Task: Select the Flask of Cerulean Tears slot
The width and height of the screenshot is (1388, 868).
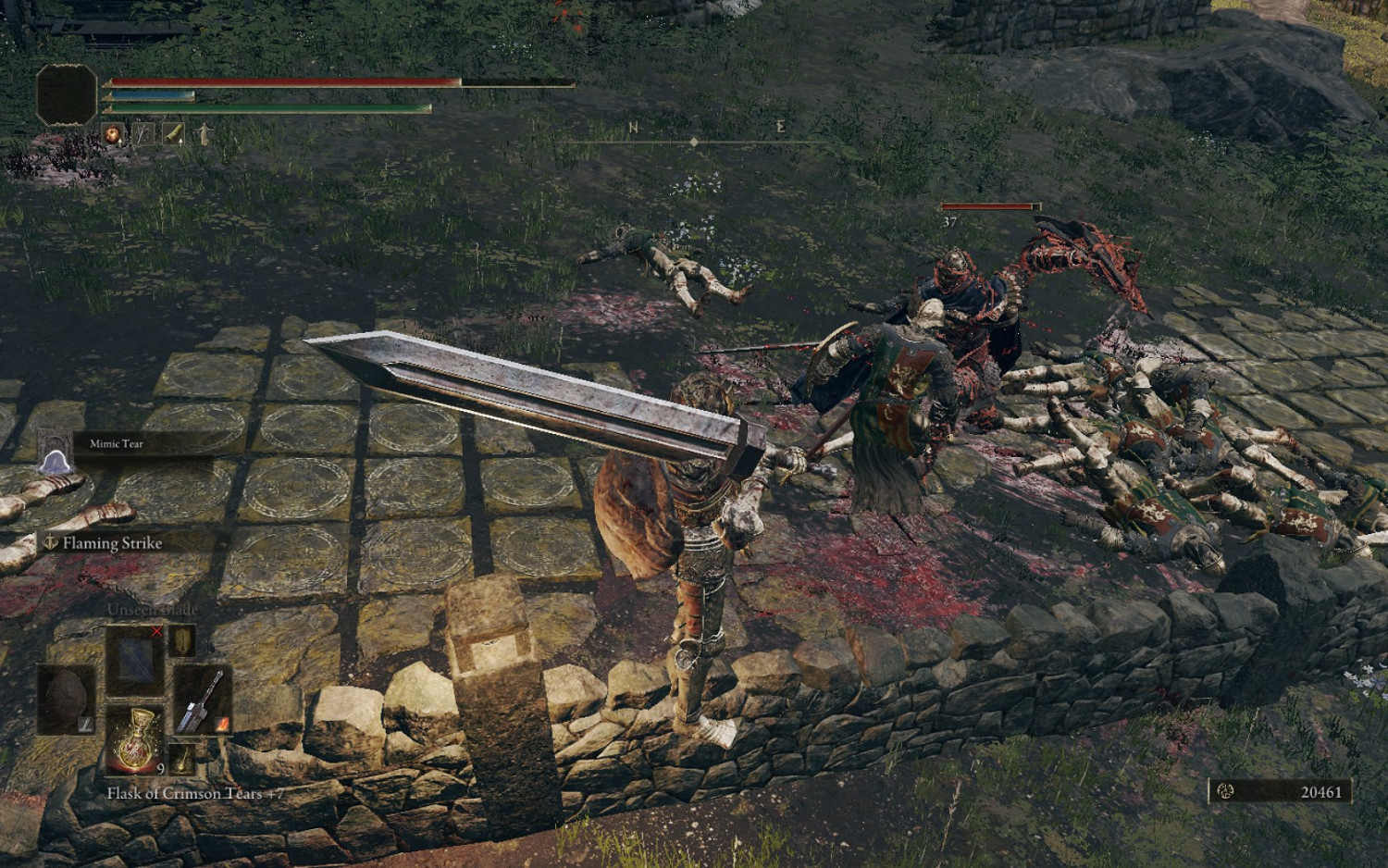Action: point(183,758)
